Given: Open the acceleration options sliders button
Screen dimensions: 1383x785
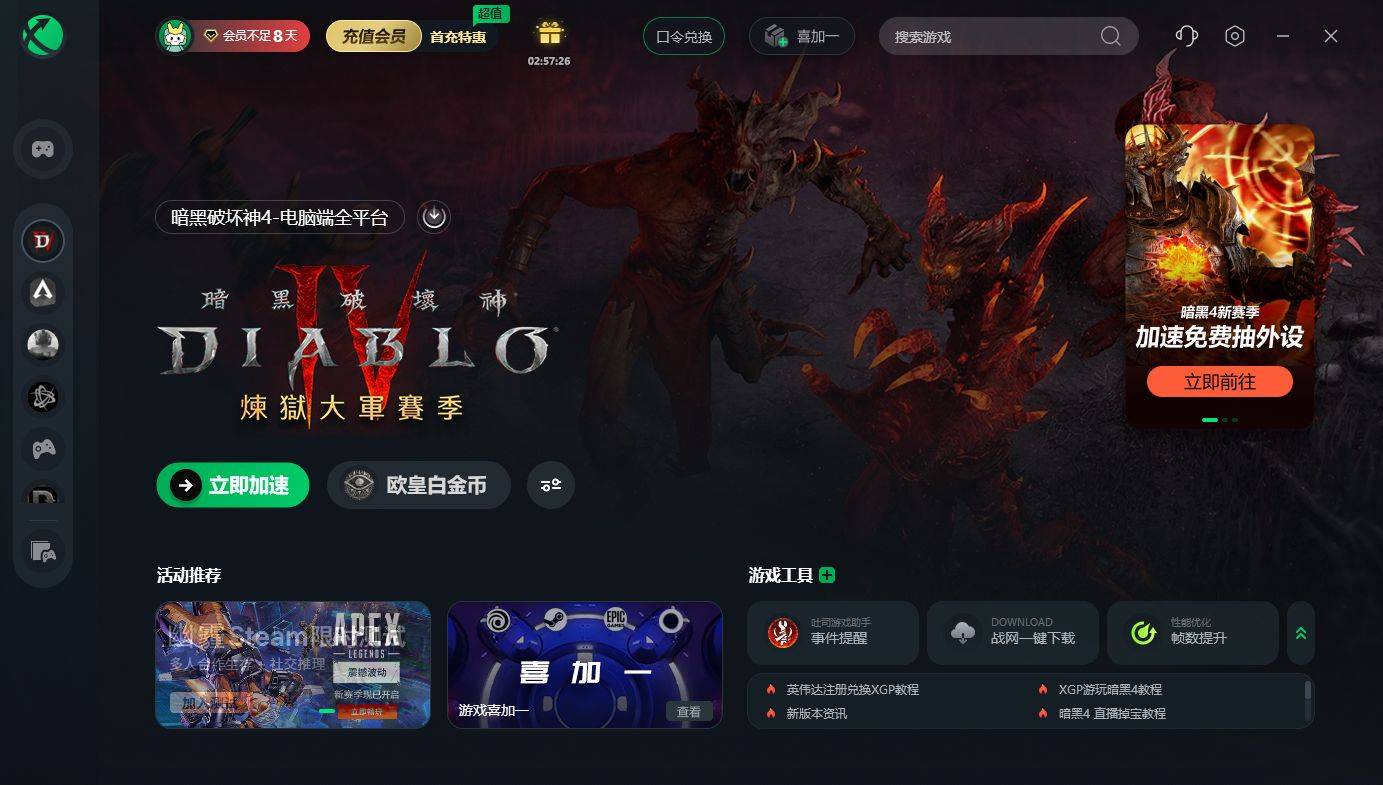Looking at the screenshot, I should [551, 486].
